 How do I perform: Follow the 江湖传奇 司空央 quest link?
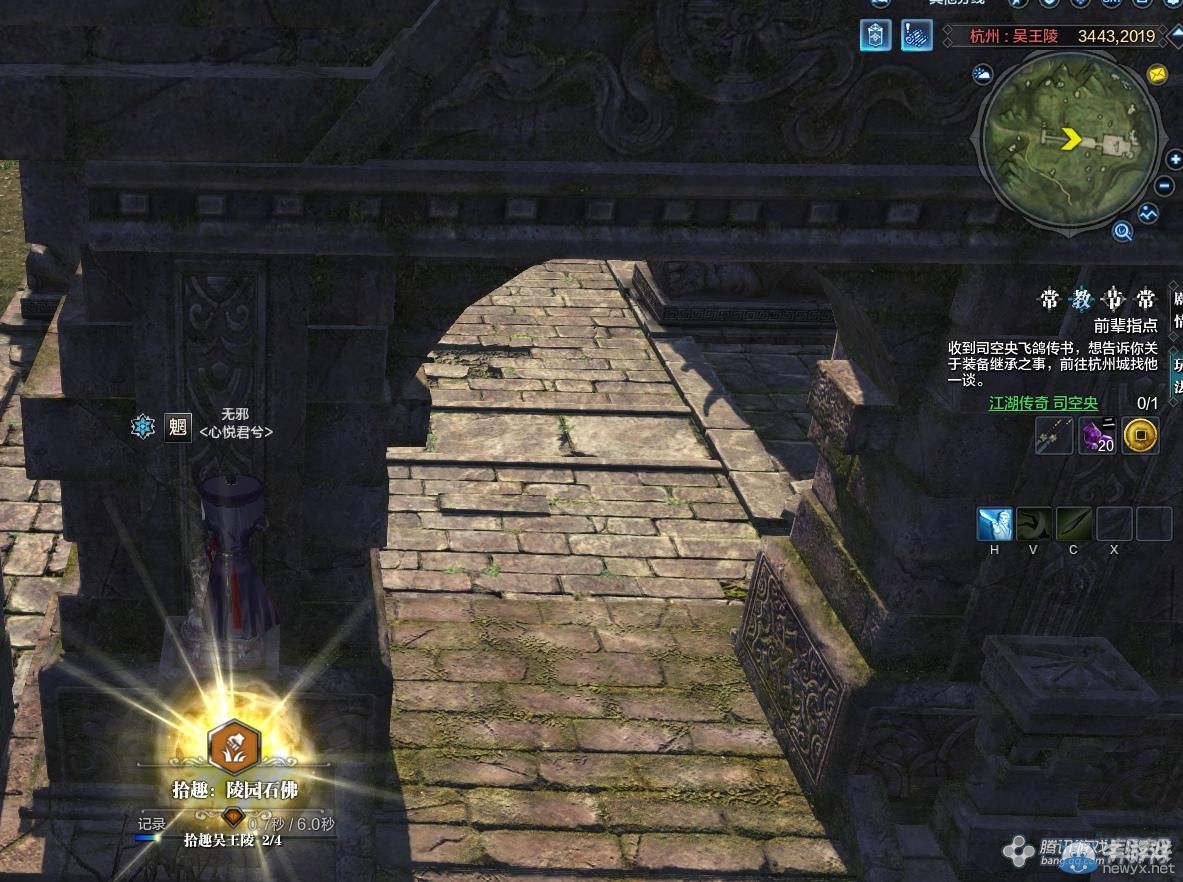1043,404
